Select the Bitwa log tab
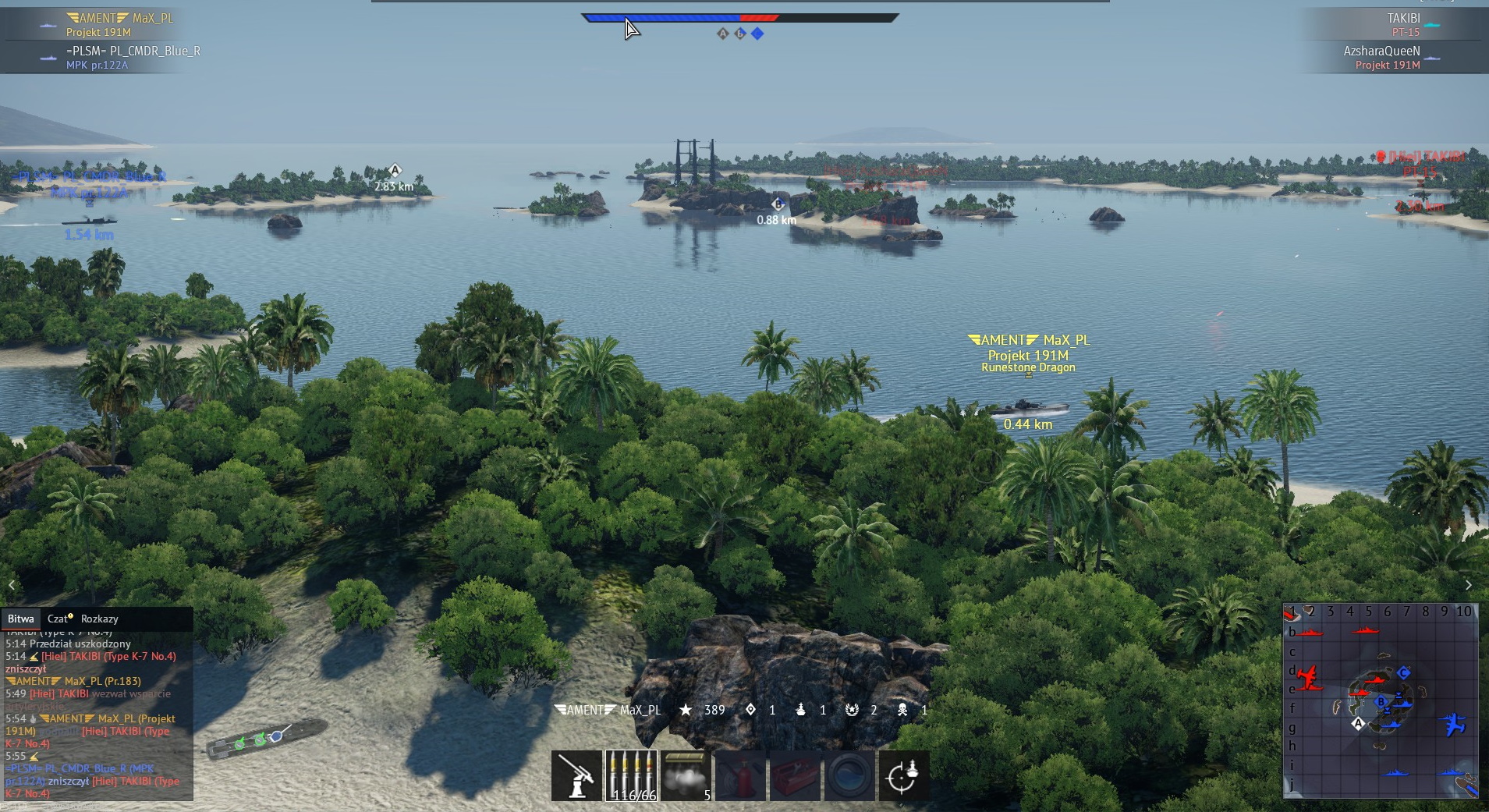 click(x=21, y=619)
